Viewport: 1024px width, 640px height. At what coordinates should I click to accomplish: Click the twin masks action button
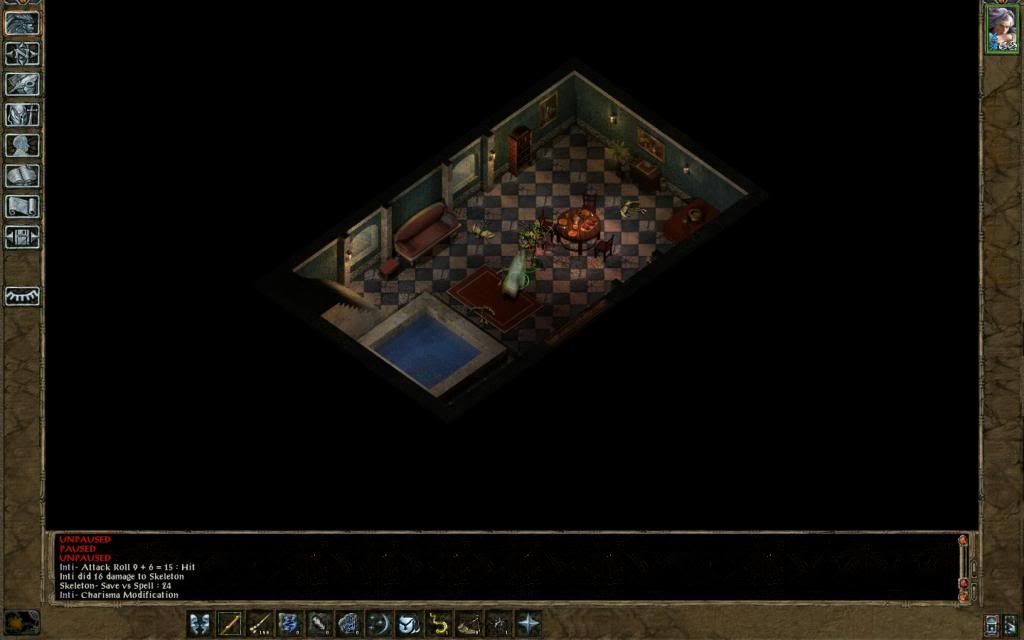pyautogui.click(x=200, y=623)
